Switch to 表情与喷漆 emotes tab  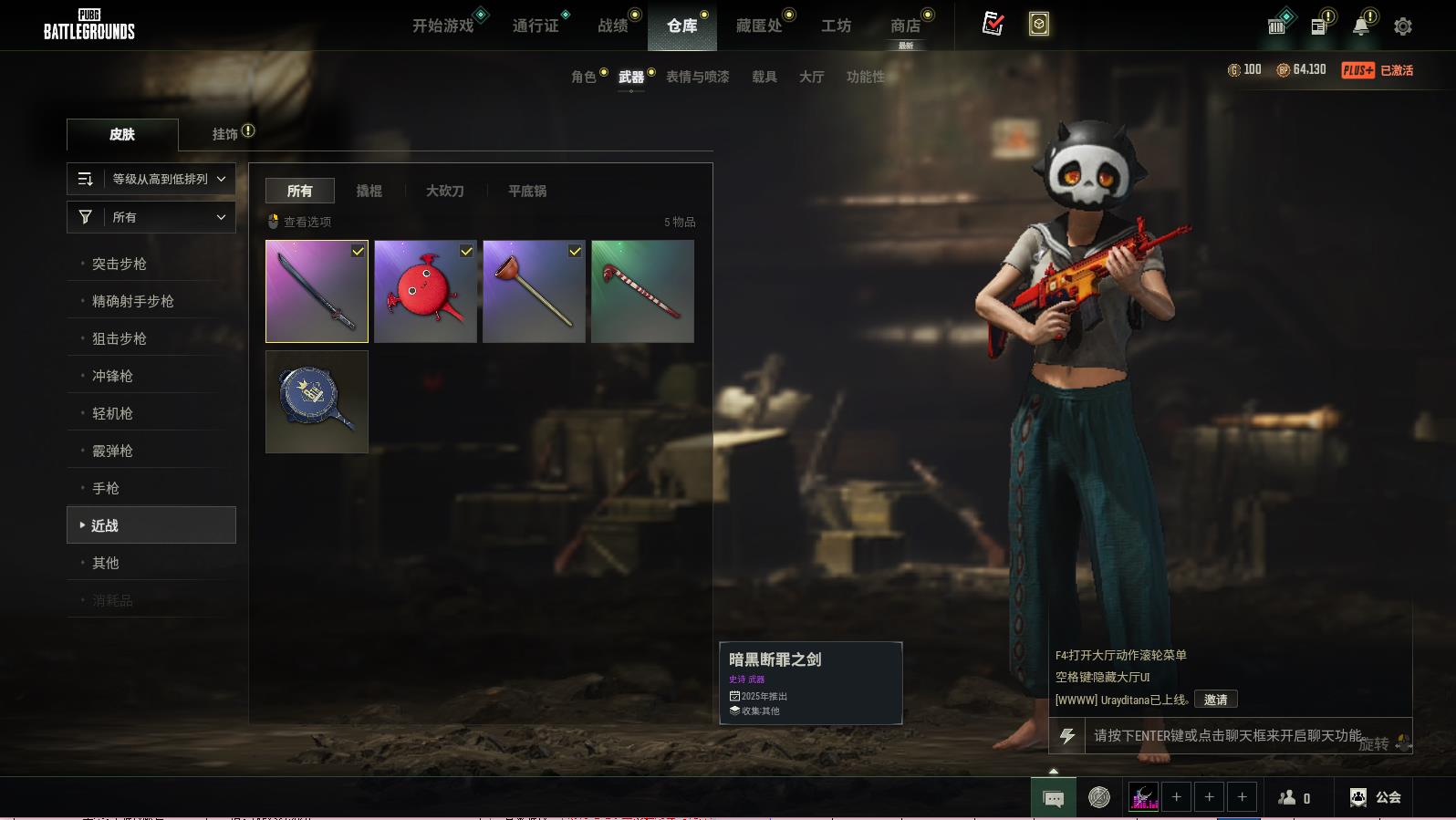click(x=697, y=77)
